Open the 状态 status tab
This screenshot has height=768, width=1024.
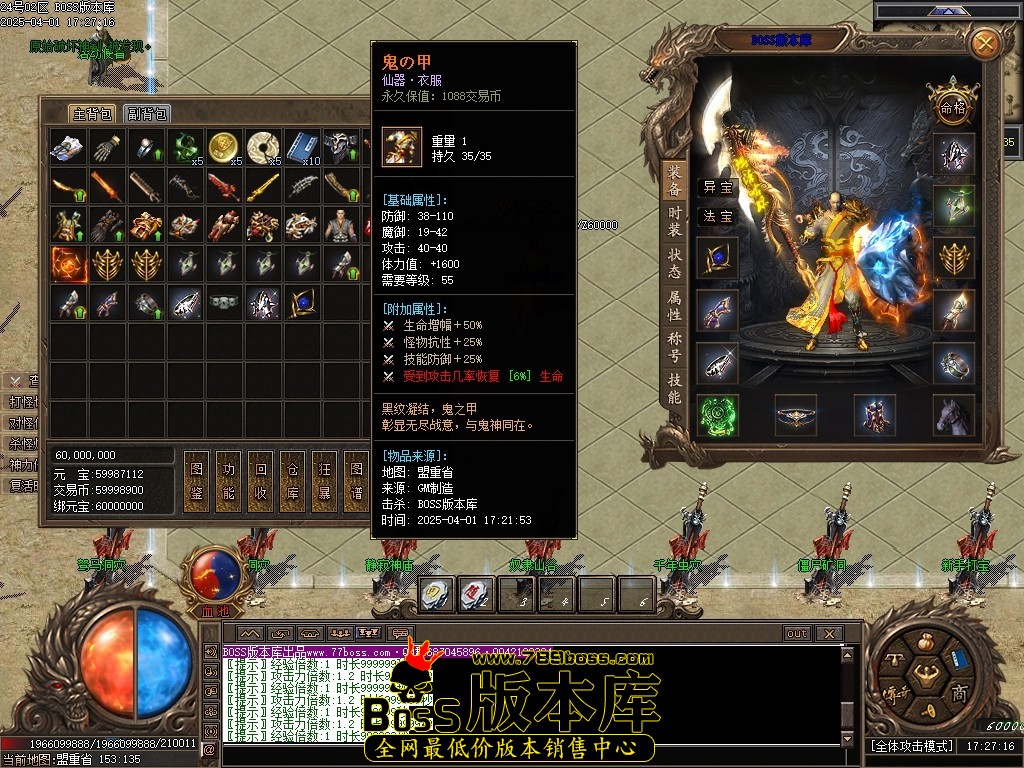[x=675, y=263]
